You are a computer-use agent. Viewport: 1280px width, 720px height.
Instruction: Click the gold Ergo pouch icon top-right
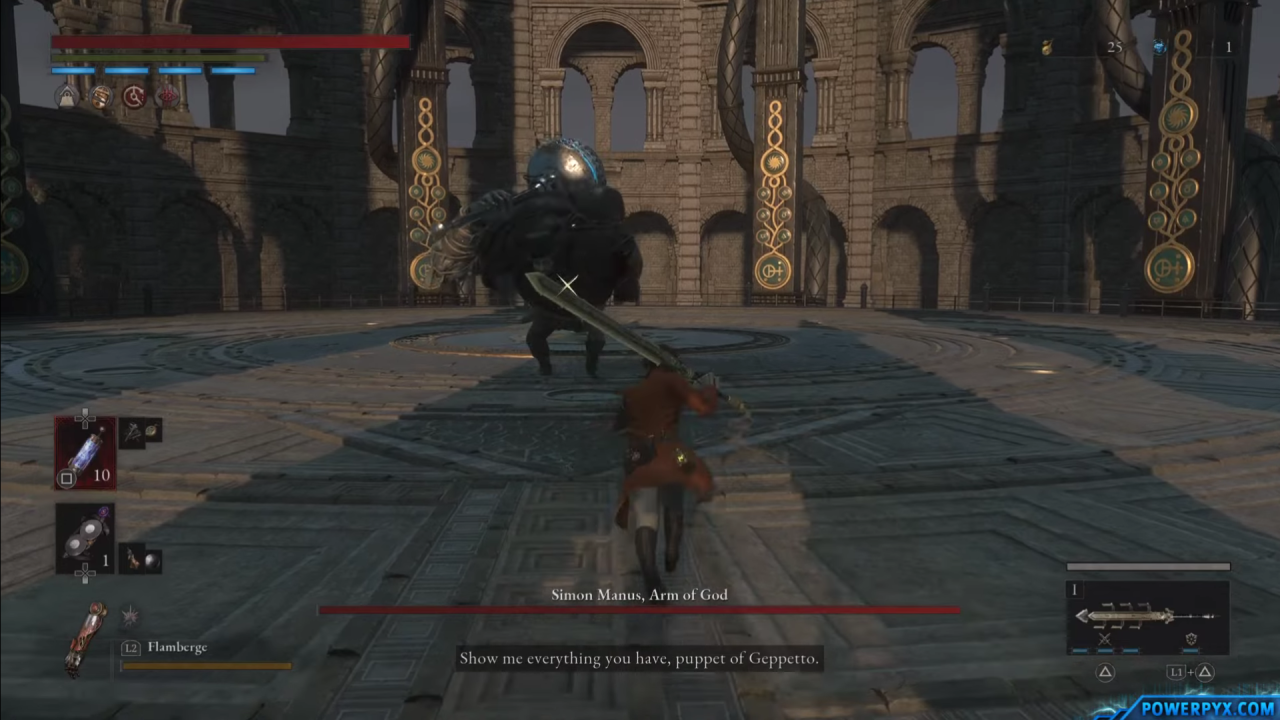pos(1046,47)
